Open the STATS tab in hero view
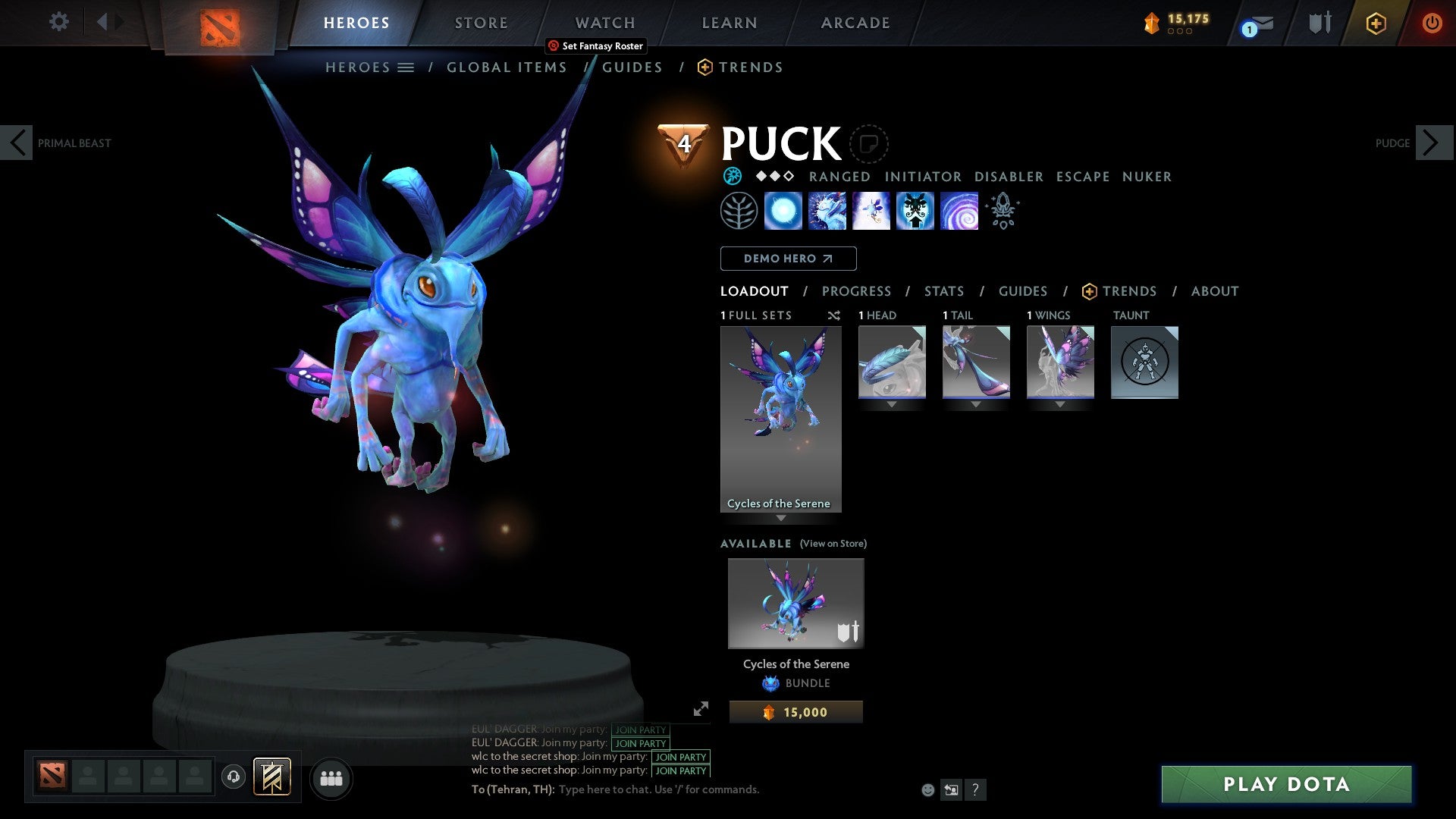 (x=943, y=290)
